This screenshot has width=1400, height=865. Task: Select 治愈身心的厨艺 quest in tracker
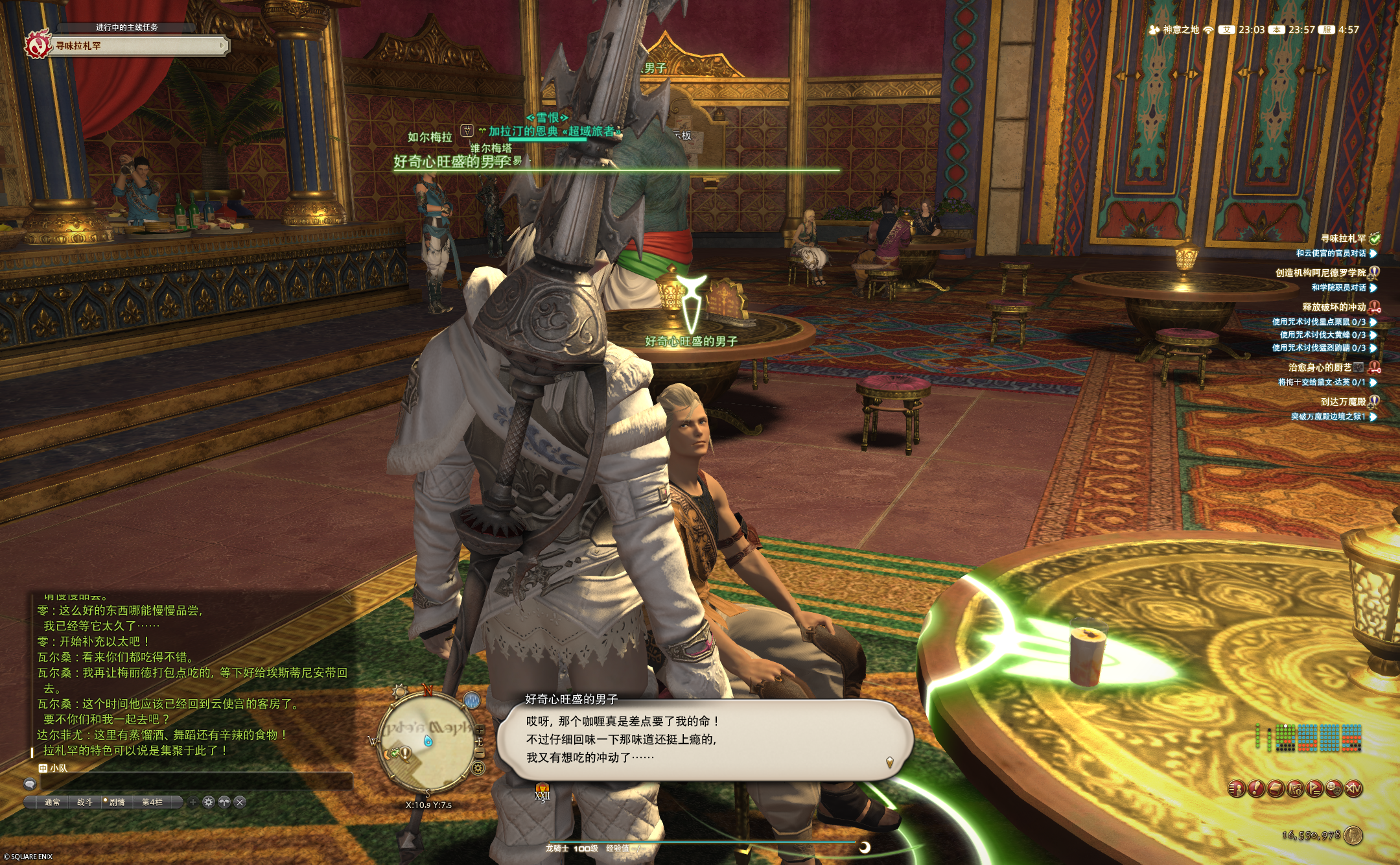[x=1320, y=368]
